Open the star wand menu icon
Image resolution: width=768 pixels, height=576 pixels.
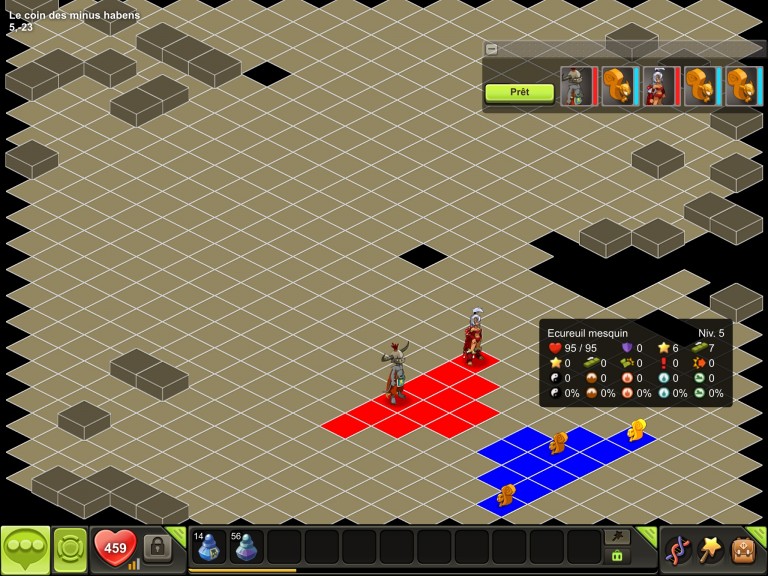(x=710, y=549)
